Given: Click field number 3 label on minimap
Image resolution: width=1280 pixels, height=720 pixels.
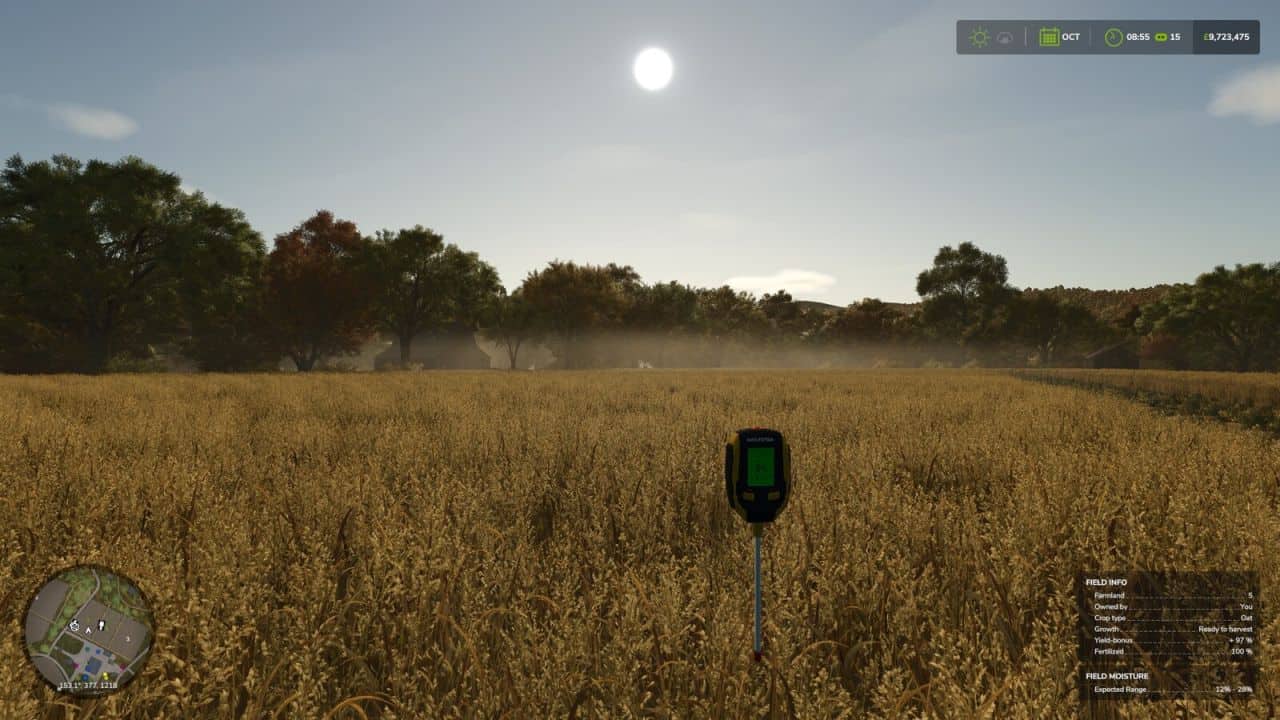Looking at the screenshot, I should click(127, 639).
